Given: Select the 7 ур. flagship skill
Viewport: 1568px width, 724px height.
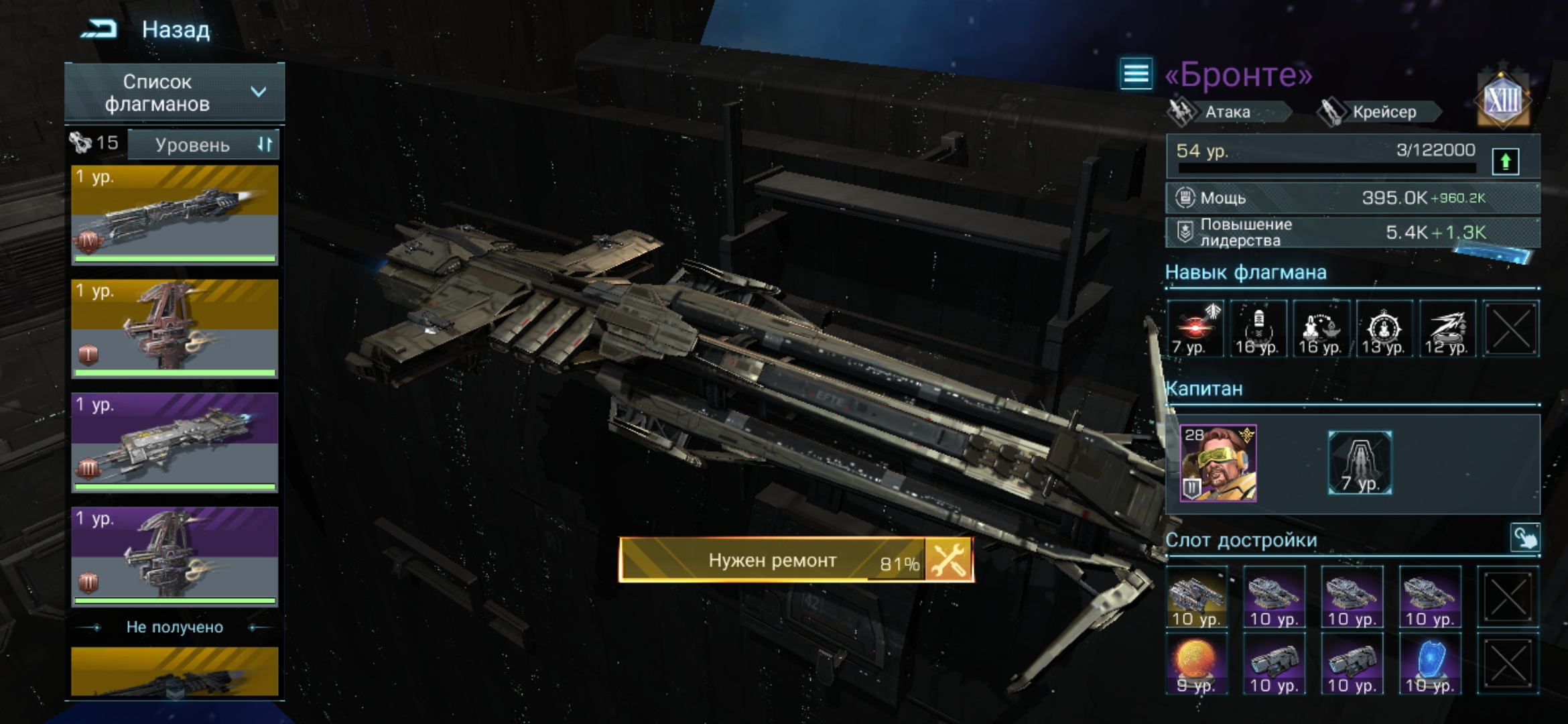Looking at the screenshot, I should point(1194,328).
